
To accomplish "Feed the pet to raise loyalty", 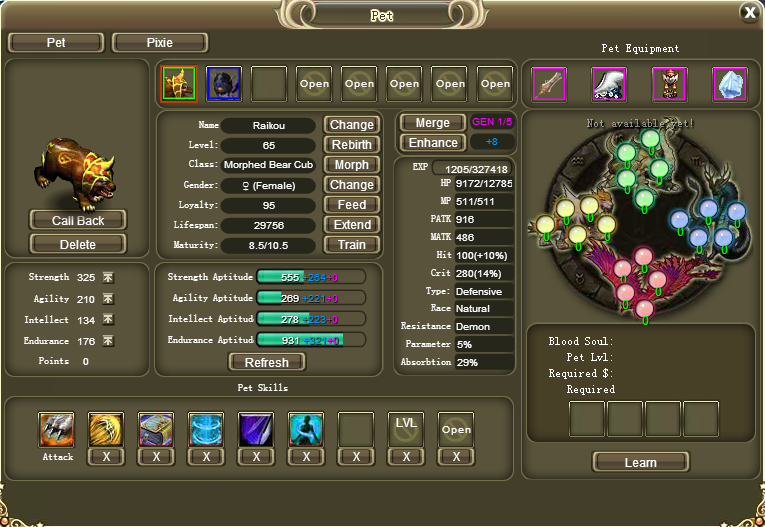I will [351, 205].
